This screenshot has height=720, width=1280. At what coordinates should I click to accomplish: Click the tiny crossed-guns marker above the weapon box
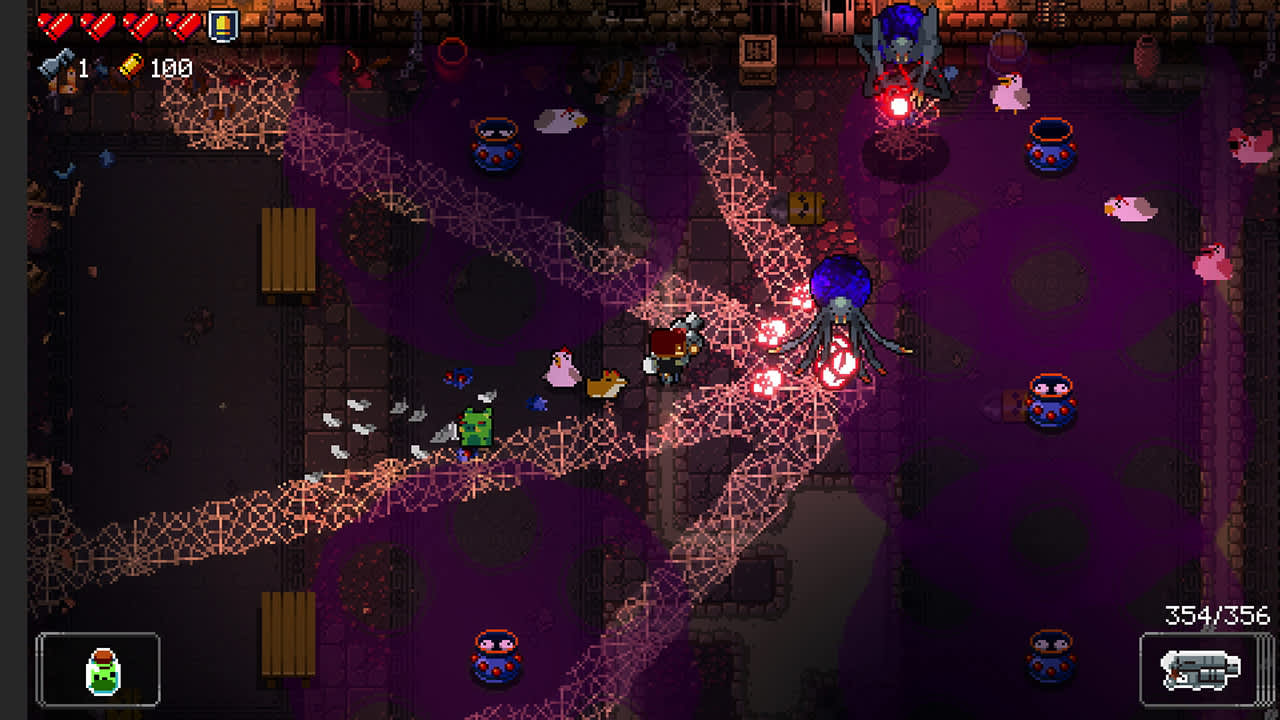click(x=1207, y=629)
